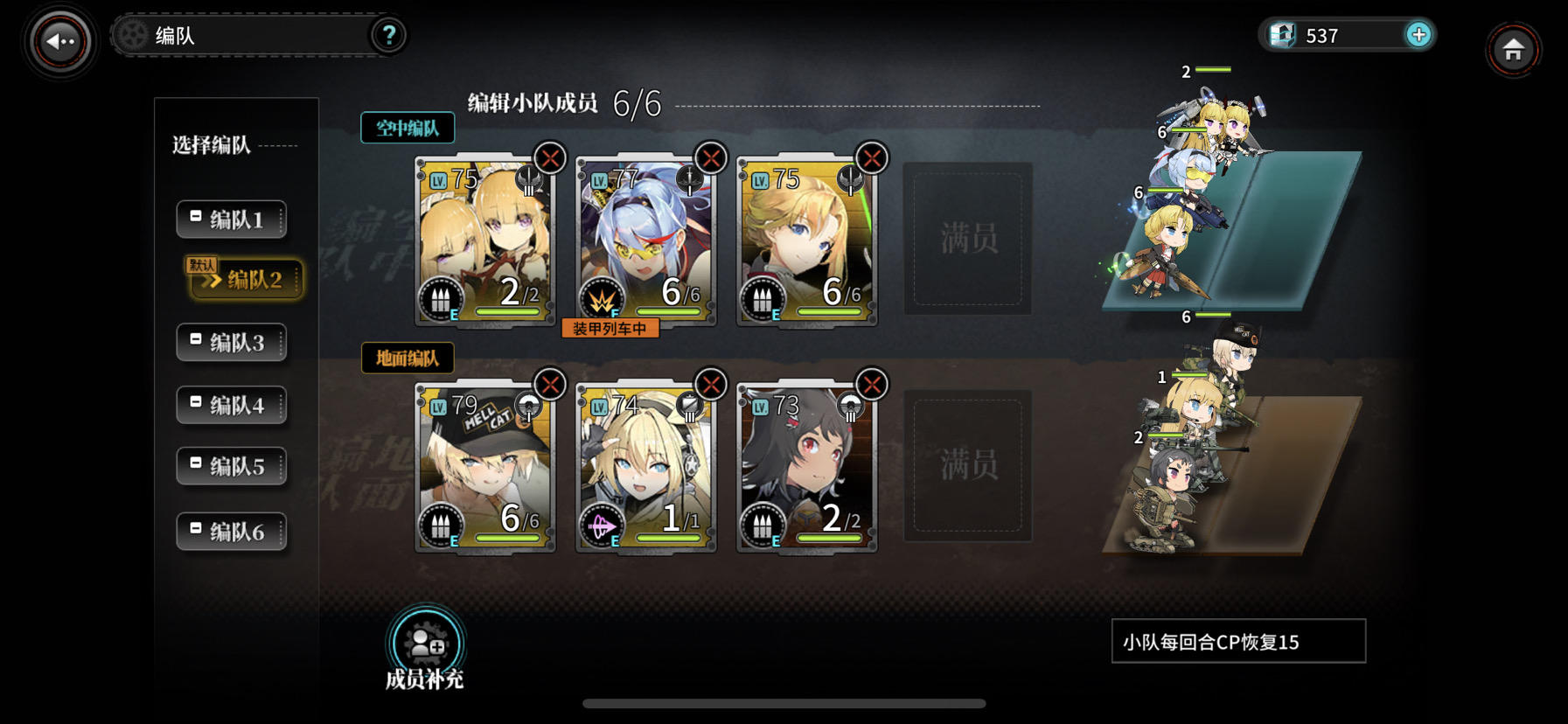Open the help question mark icon
The width and height of the screenshot is (1568, 724).
[390, 35]
